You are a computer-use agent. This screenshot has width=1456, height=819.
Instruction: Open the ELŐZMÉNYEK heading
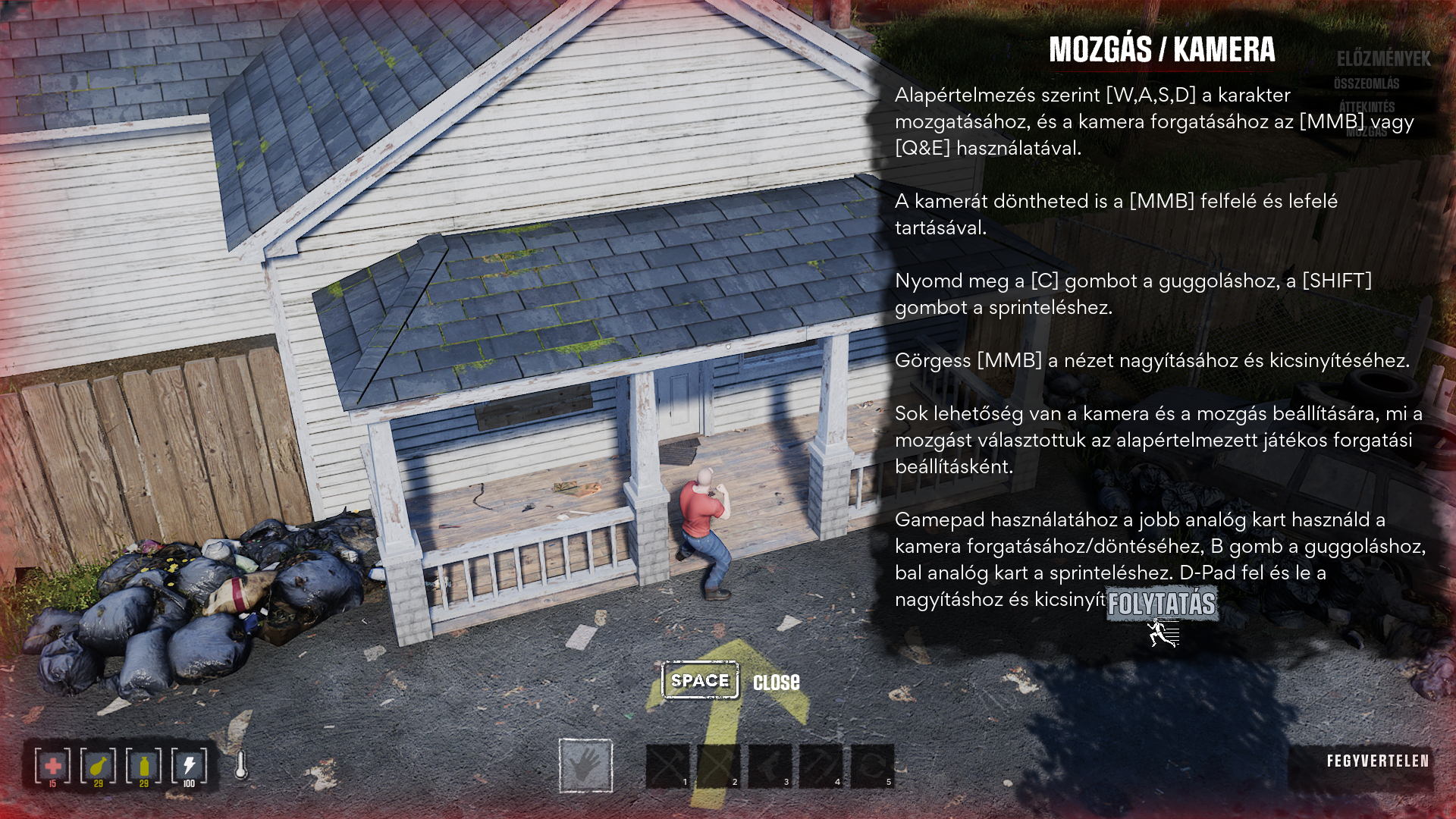coord(1383,59)
